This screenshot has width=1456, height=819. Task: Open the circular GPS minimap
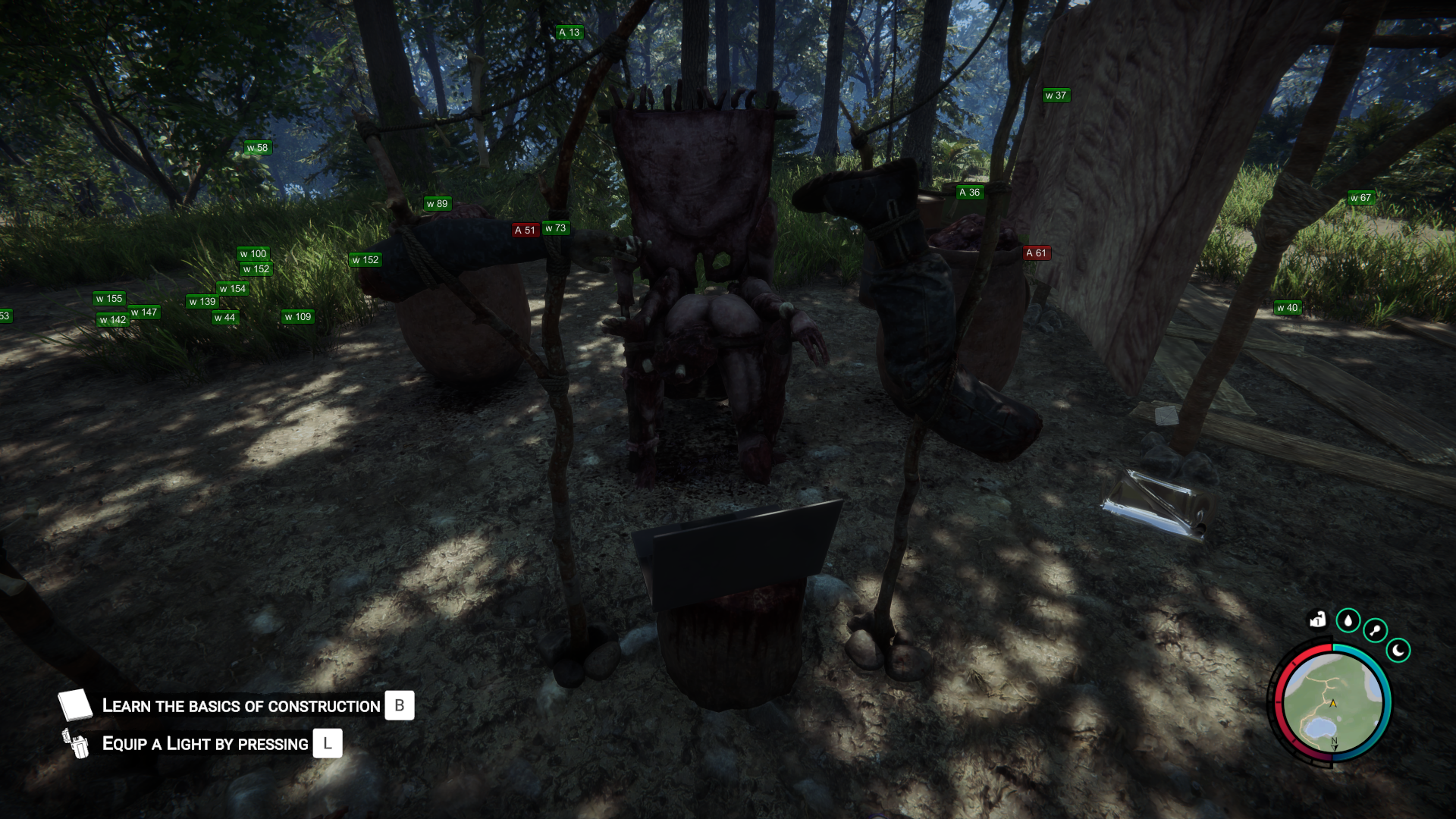tap(1332, 704)
